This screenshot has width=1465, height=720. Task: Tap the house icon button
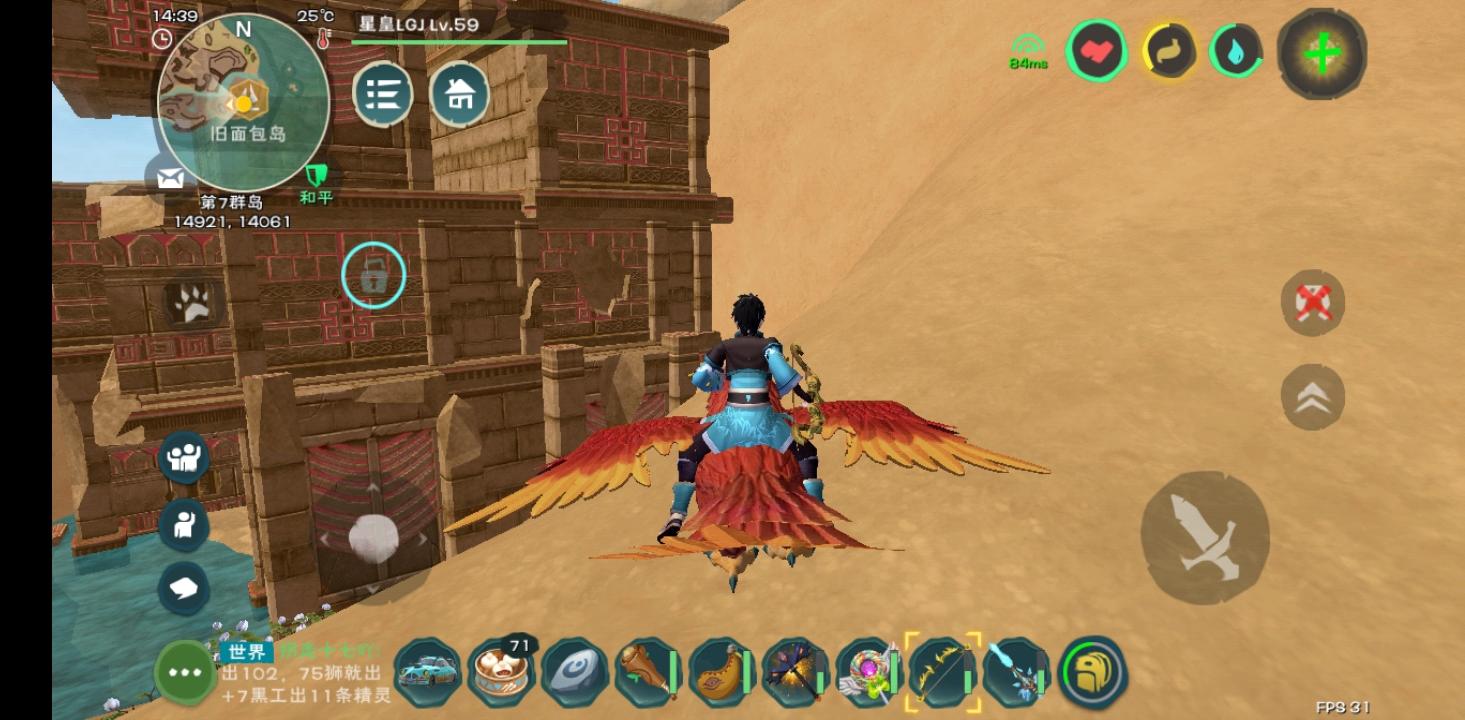pos(459,94)
